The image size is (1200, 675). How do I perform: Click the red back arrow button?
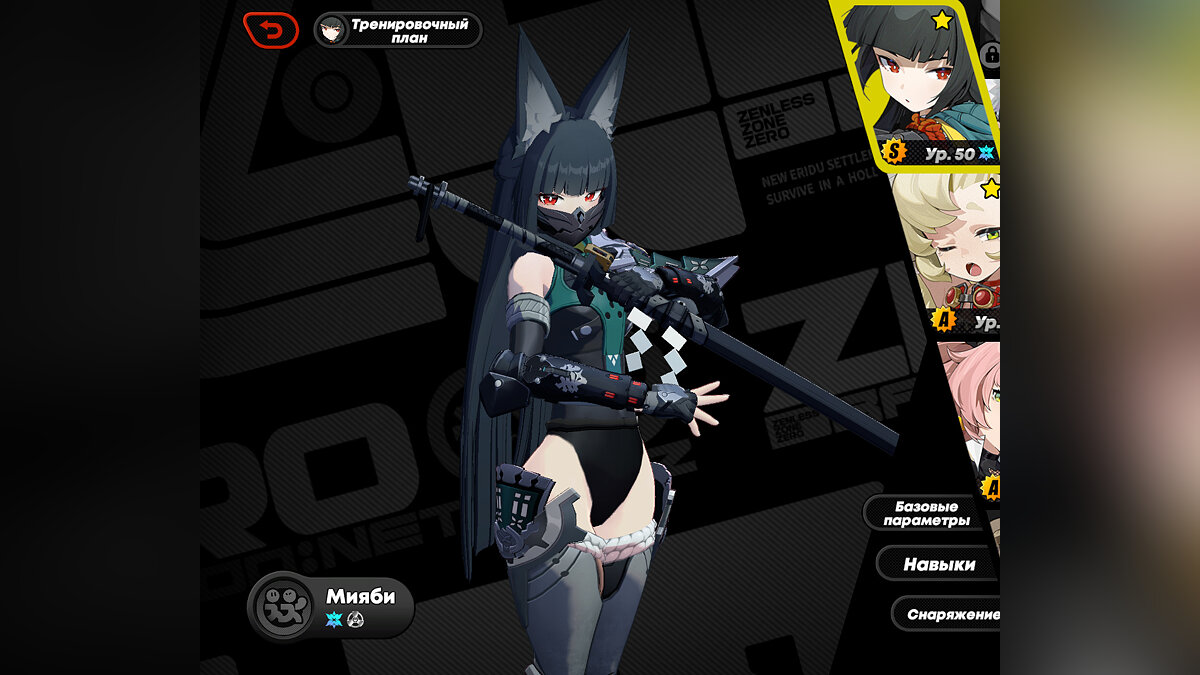coord(270,30)
